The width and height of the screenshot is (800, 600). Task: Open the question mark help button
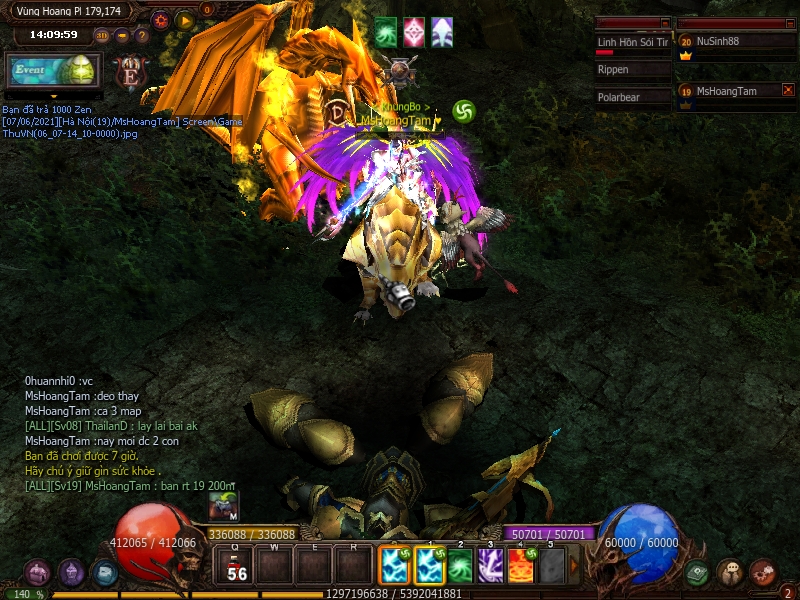click(141, 35)
